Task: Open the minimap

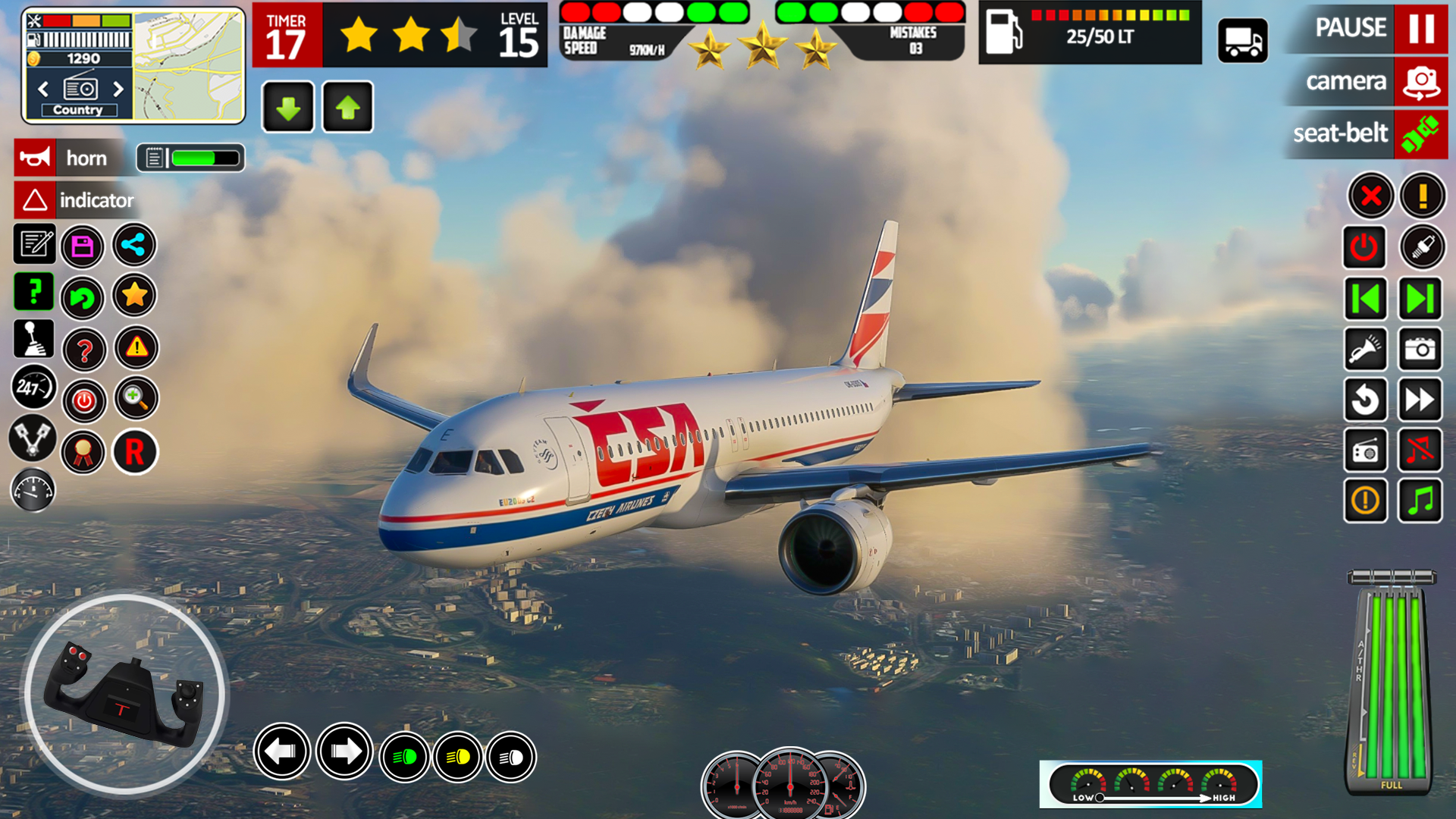Action: [x=189, y=66]
